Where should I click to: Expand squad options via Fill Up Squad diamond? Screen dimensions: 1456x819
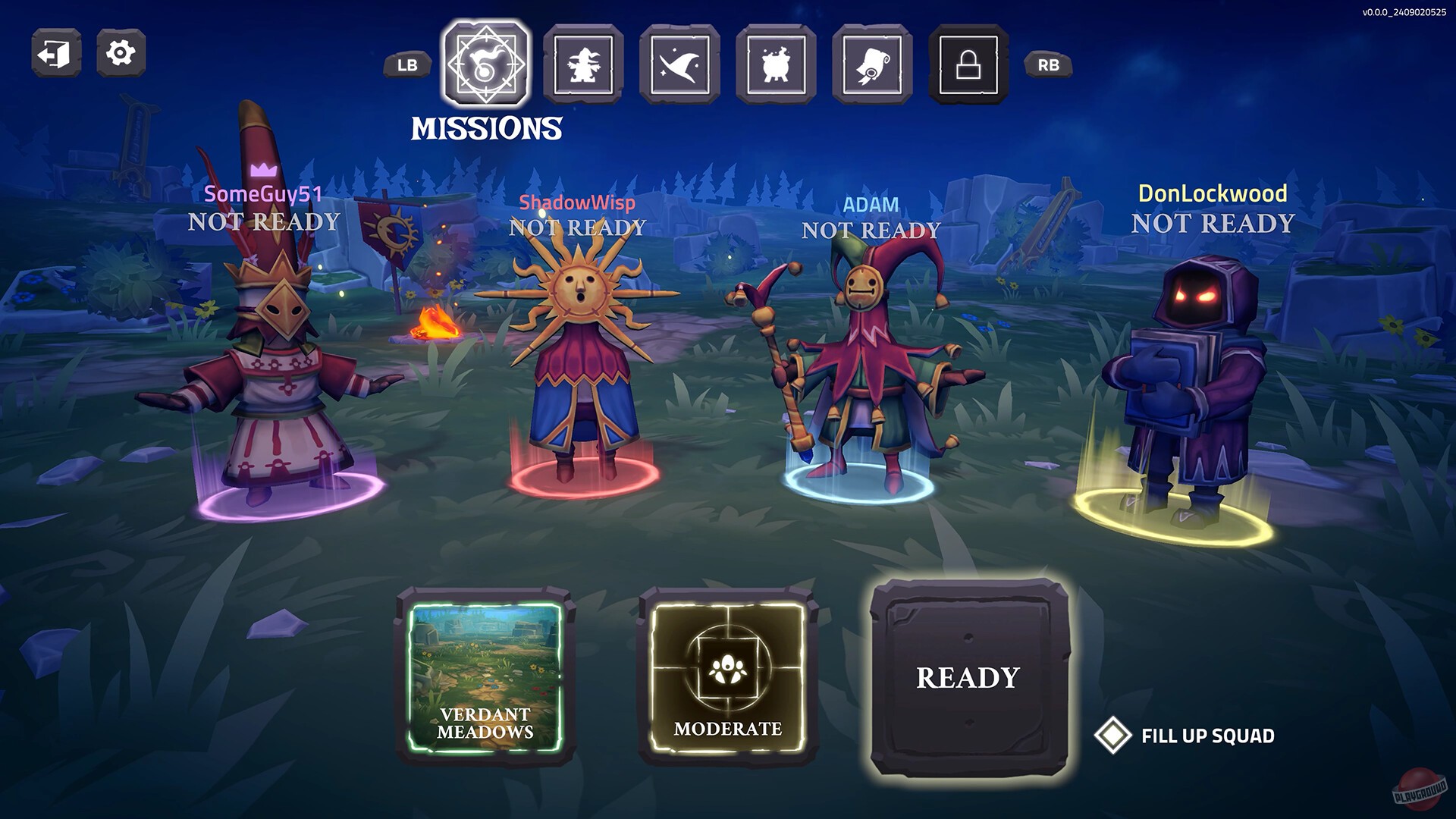[1112, 734]
